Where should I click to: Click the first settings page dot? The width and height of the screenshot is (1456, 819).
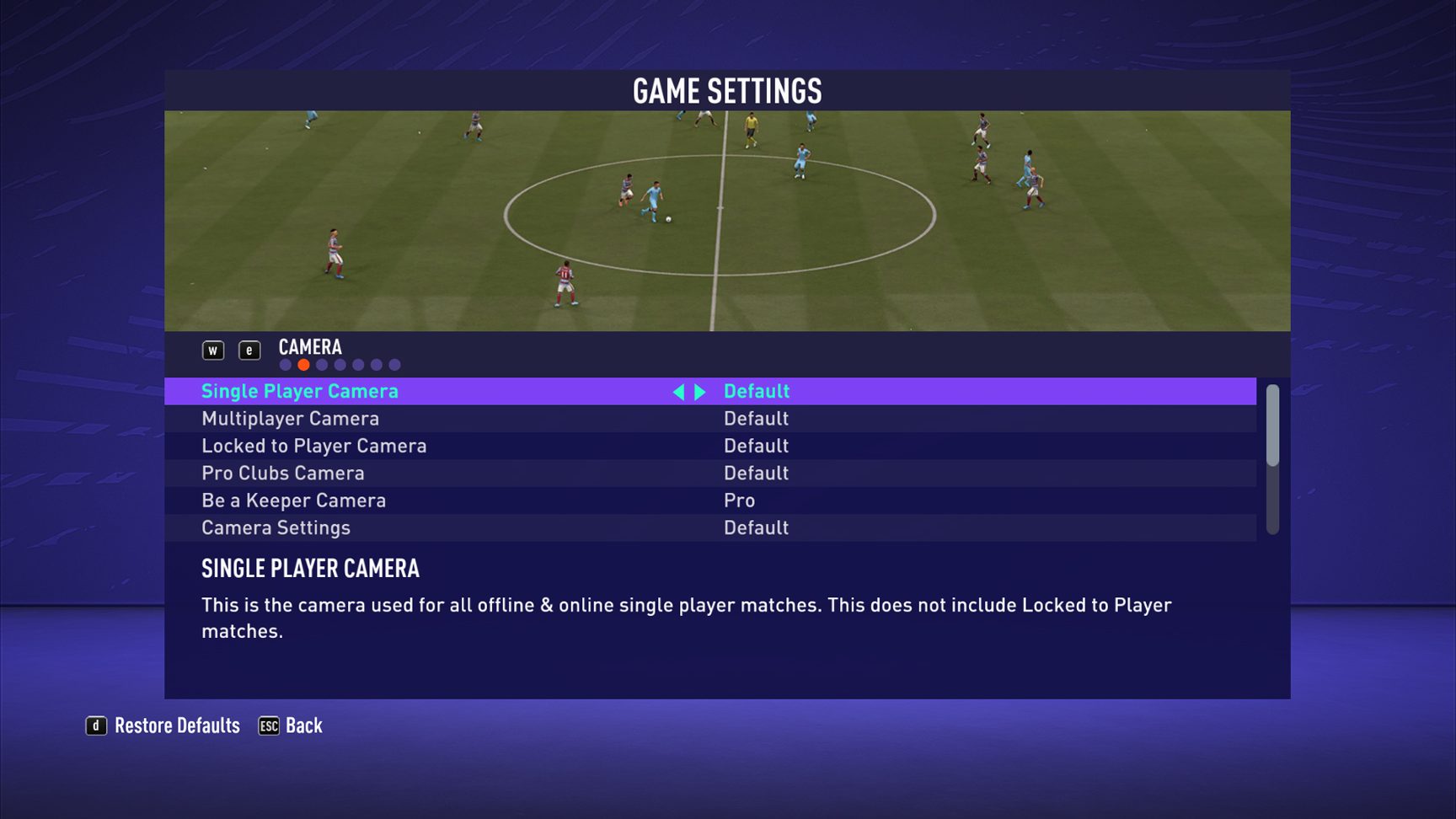(285, 364)
